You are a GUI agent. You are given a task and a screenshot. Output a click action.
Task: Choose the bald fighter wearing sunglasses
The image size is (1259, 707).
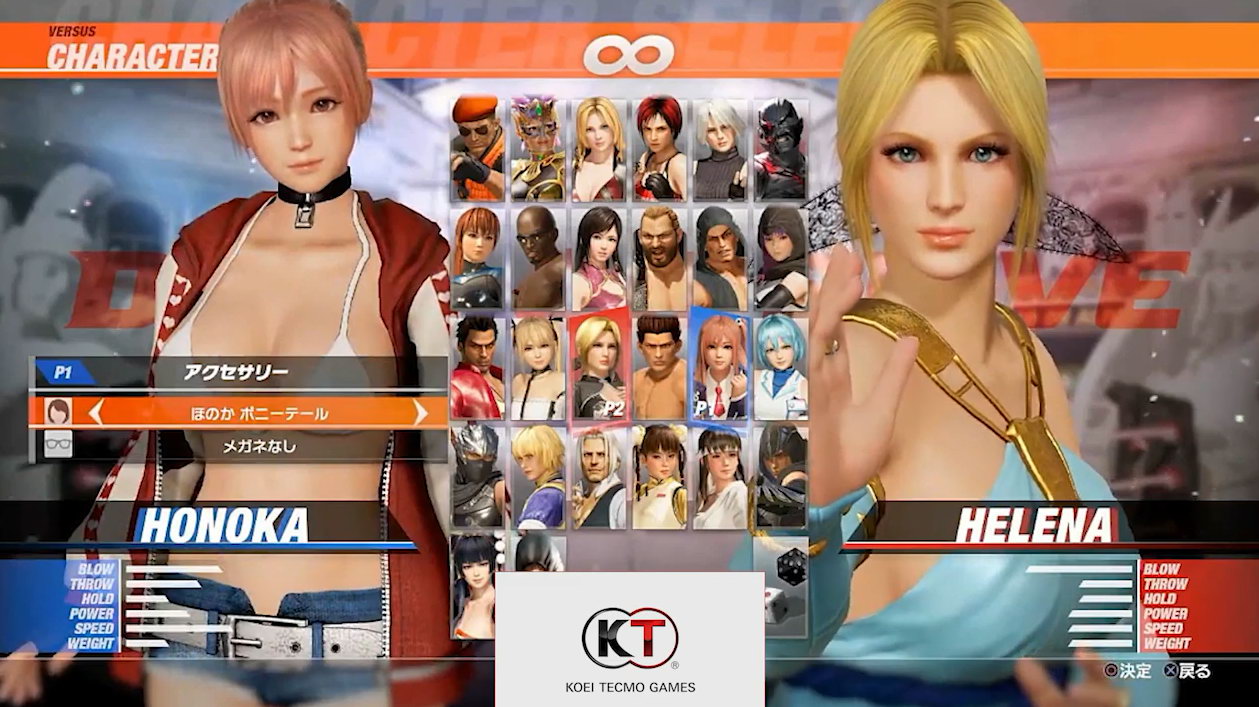(x=538, y=258)
